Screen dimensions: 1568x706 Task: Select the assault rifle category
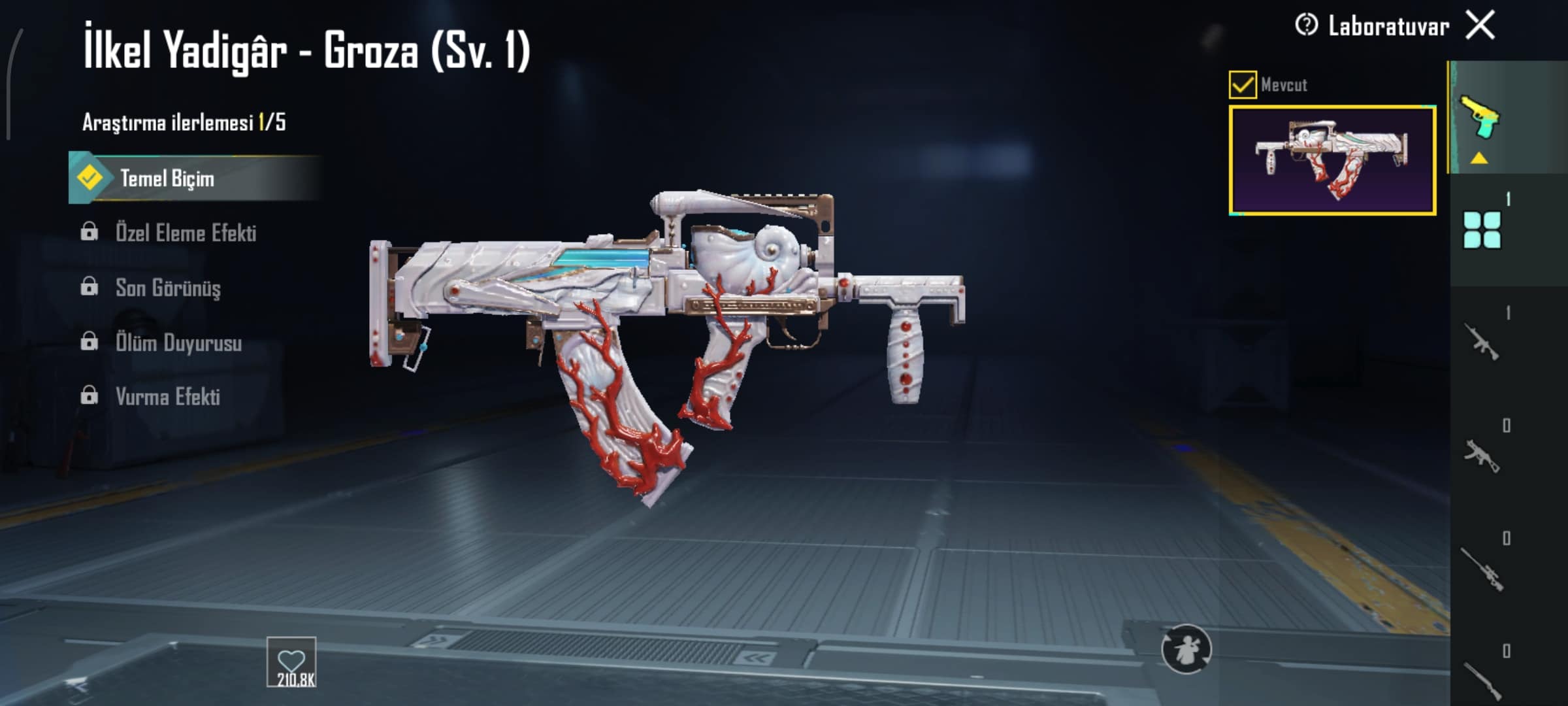1480,342
